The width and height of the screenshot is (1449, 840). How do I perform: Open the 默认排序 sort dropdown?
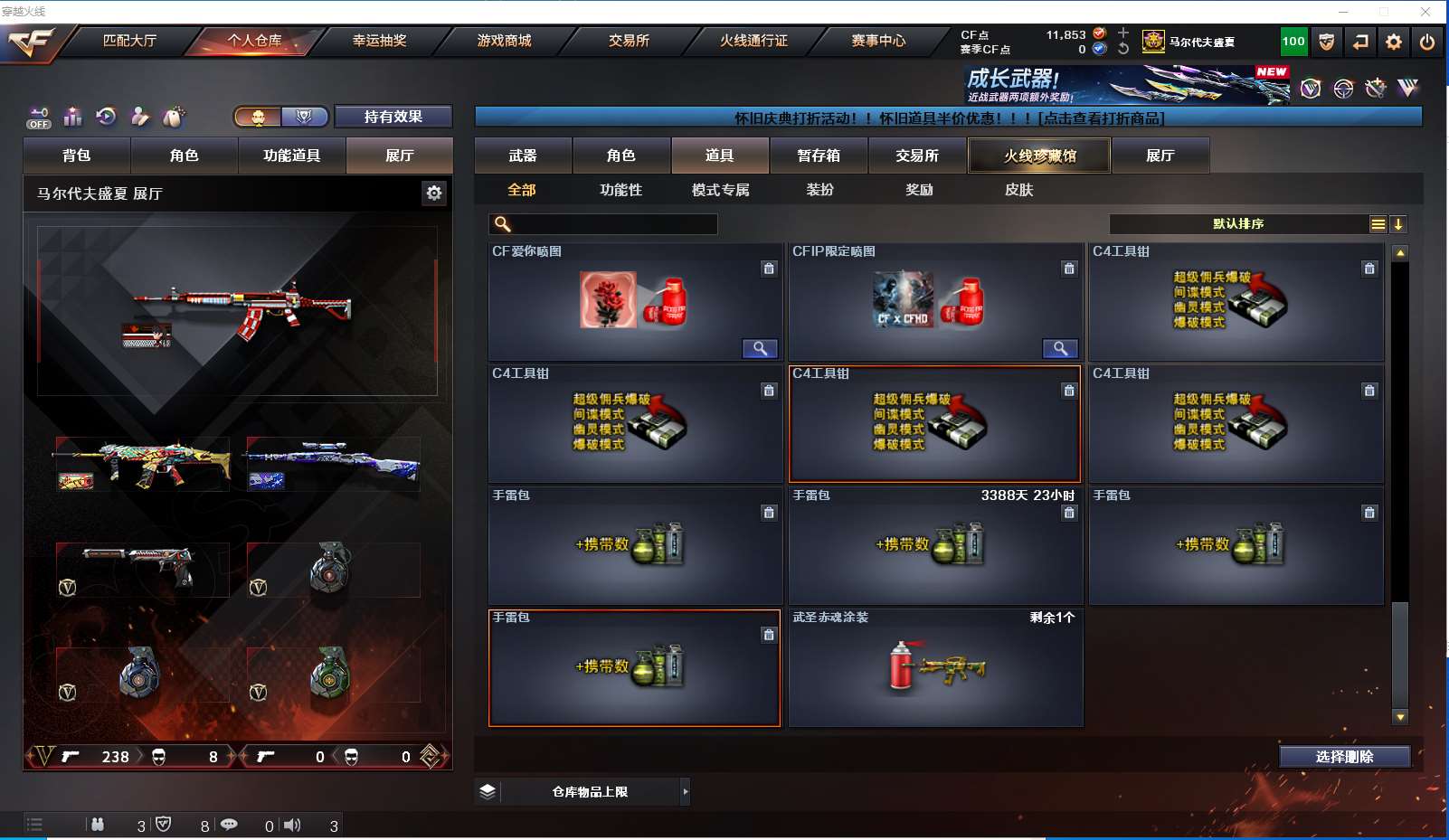coord(1238,224)
